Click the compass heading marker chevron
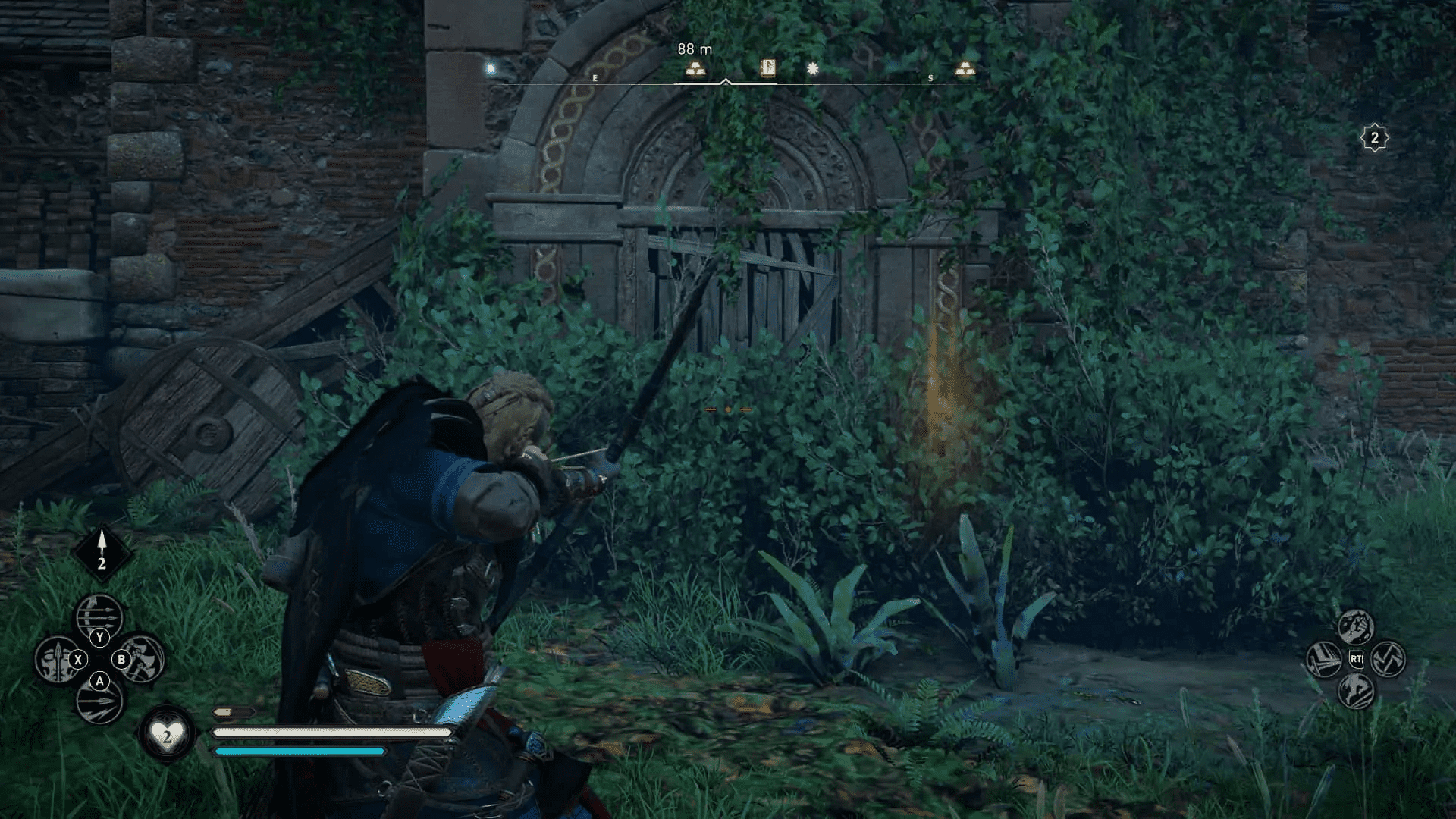Screen dimensions: 1456x819 [x=726, y=82]
